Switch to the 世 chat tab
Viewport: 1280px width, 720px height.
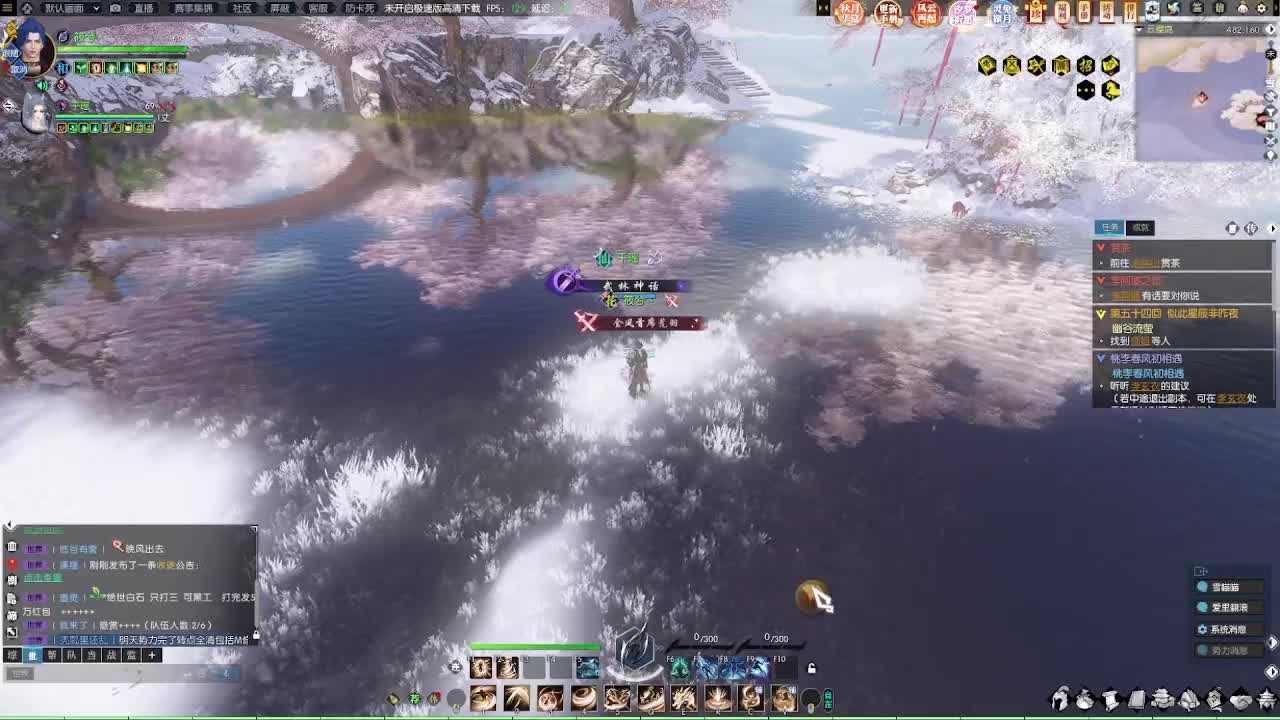(32, 655)
